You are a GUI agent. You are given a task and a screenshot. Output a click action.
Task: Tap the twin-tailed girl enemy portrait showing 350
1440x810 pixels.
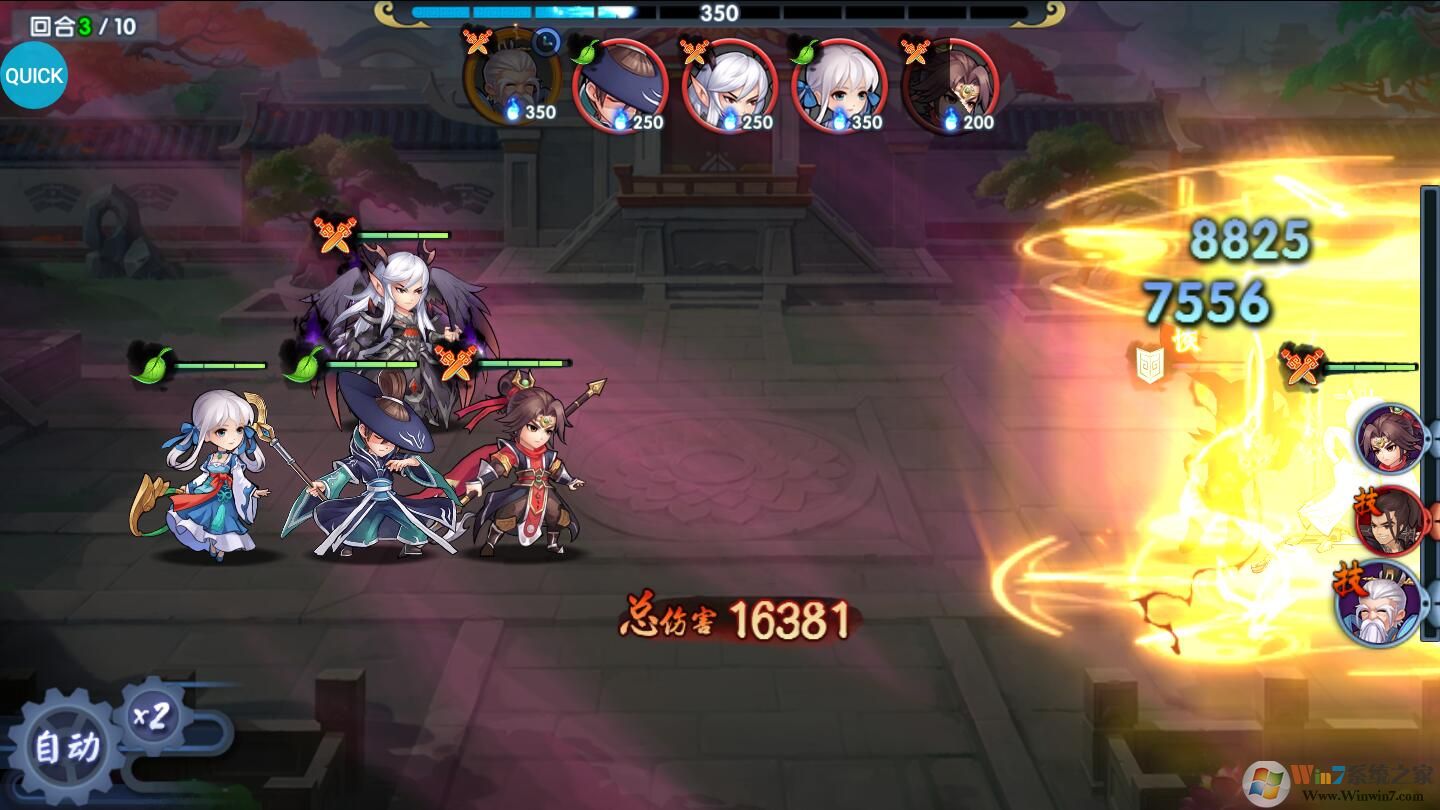(x=838, y=88)
